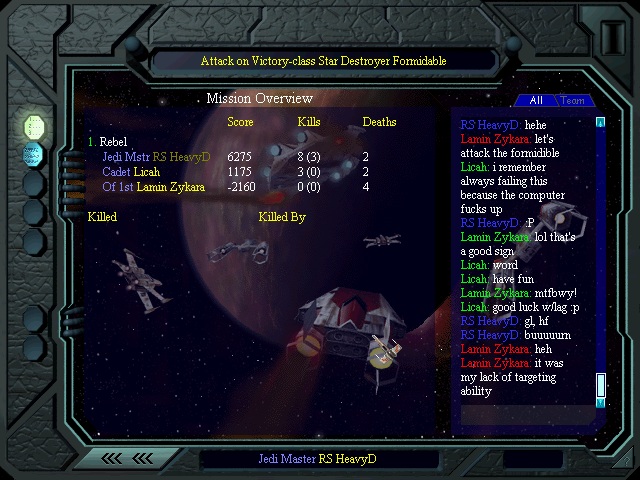640x480 pixels.
Task: Switch to the All chat tab
Action: 536,101
